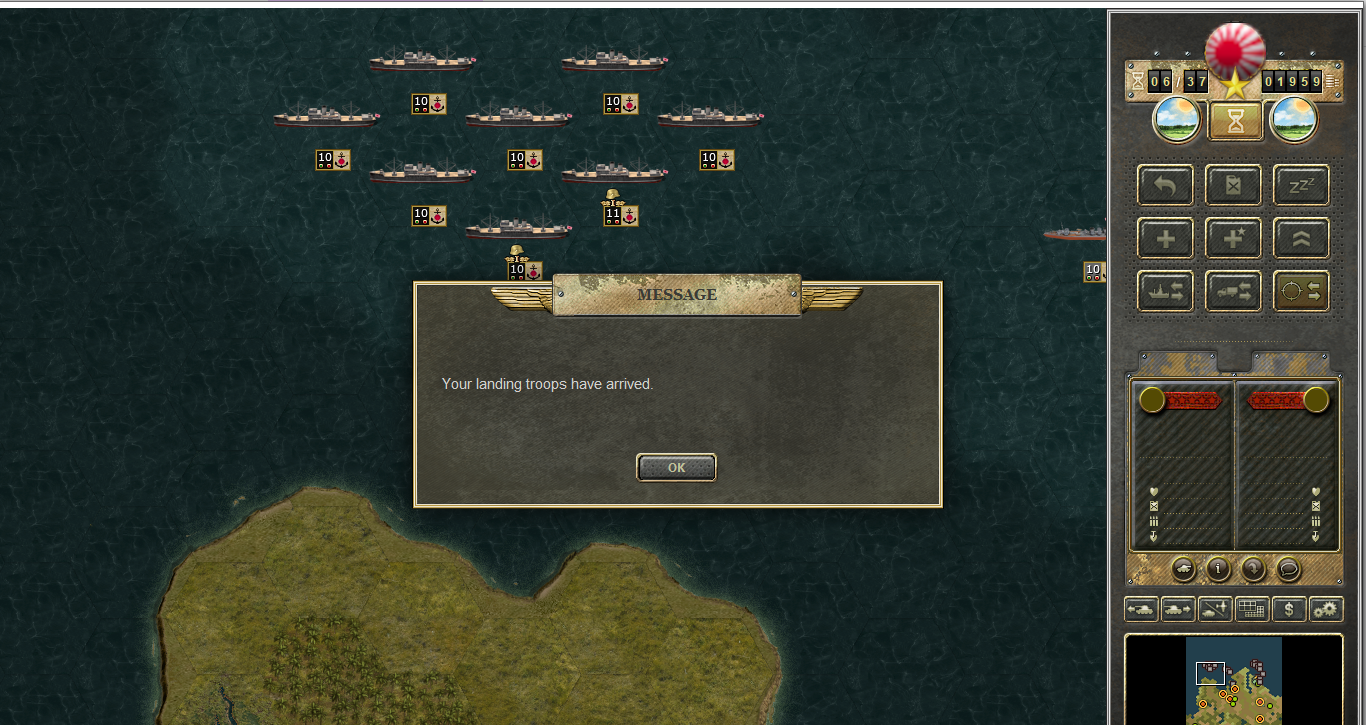Click the ship embark swap button
Screen dimensions: 1366x725
tap(1165, 291)
